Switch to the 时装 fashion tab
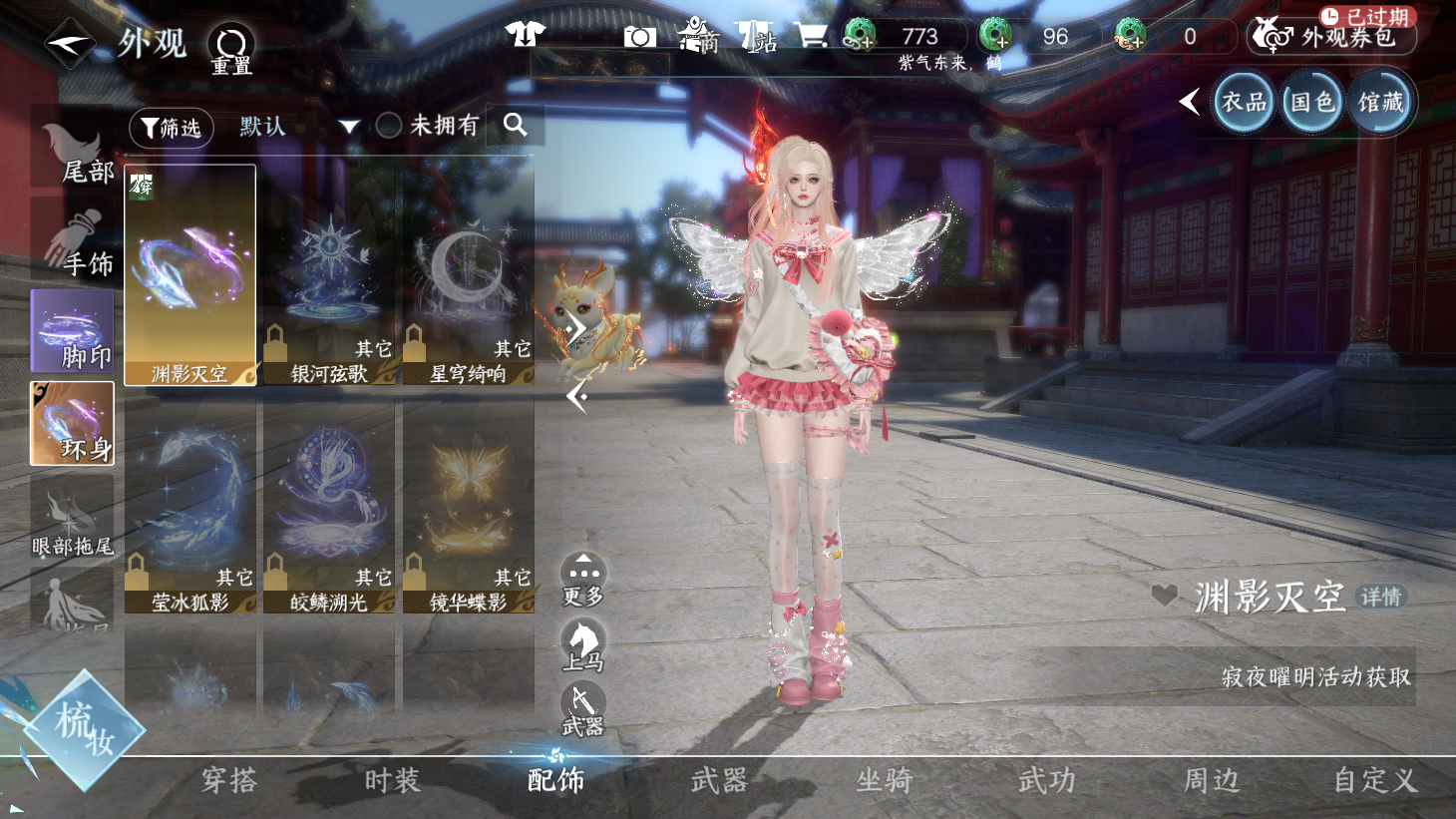Screen dimensions: 1456x819 [392, 780]
